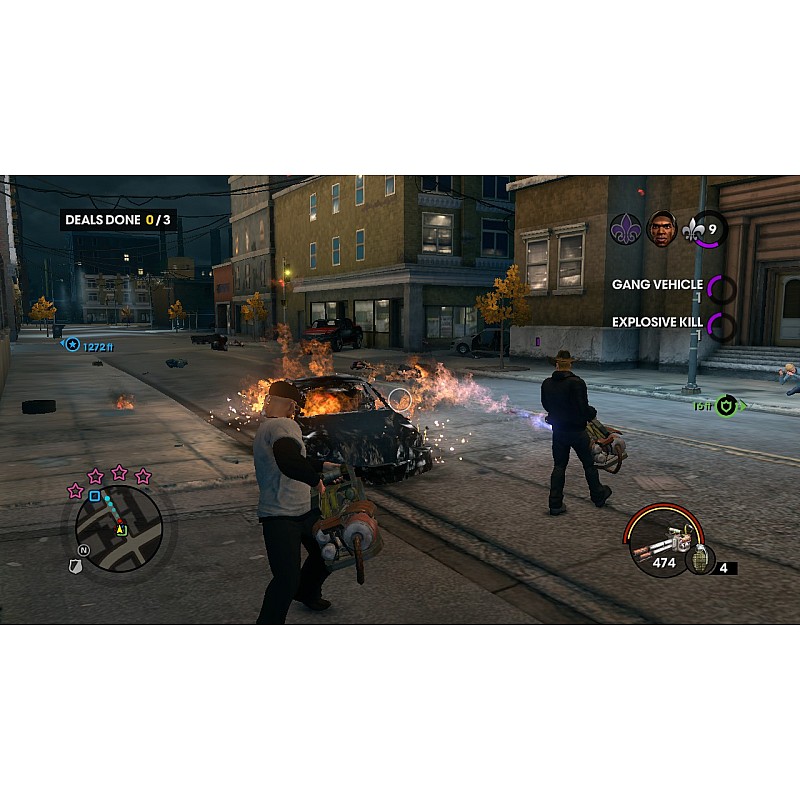Viewport: 800px width, 800px height.
Task: Click the blue star waypoint marker
Action: pos(72,345)
